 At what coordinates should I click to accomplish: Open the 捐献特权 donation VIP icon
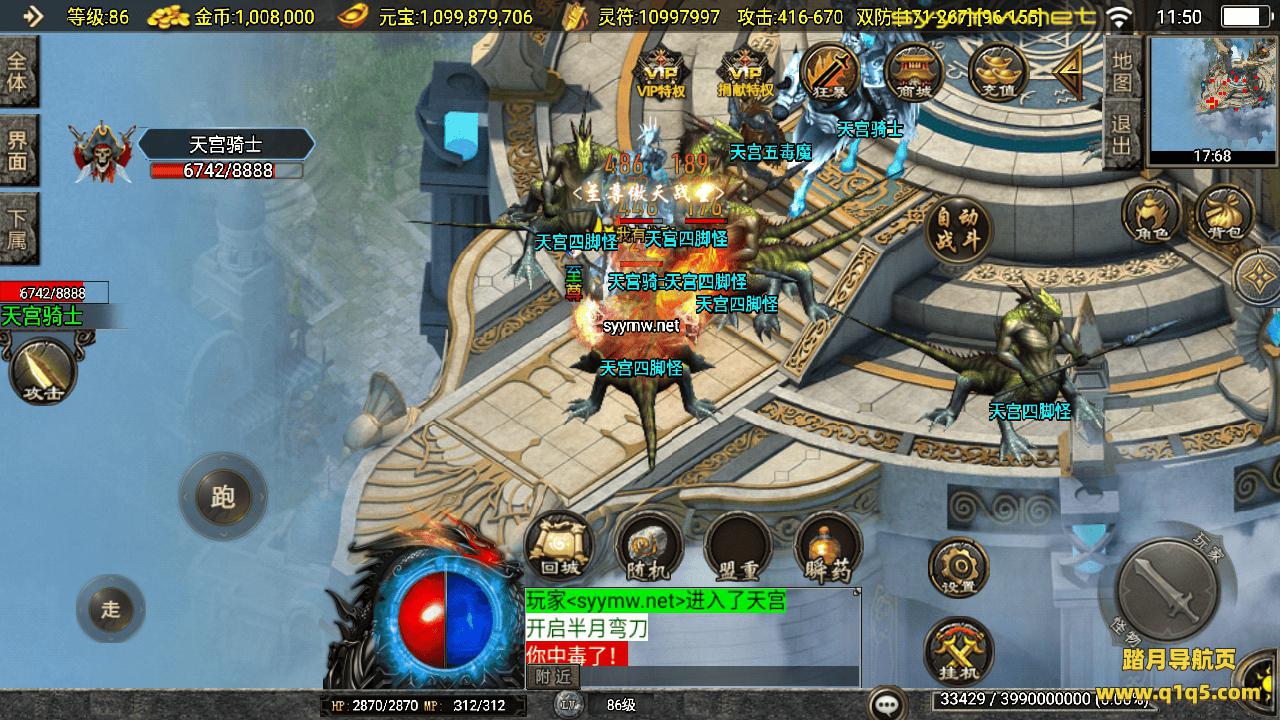[x=746, y=72]
